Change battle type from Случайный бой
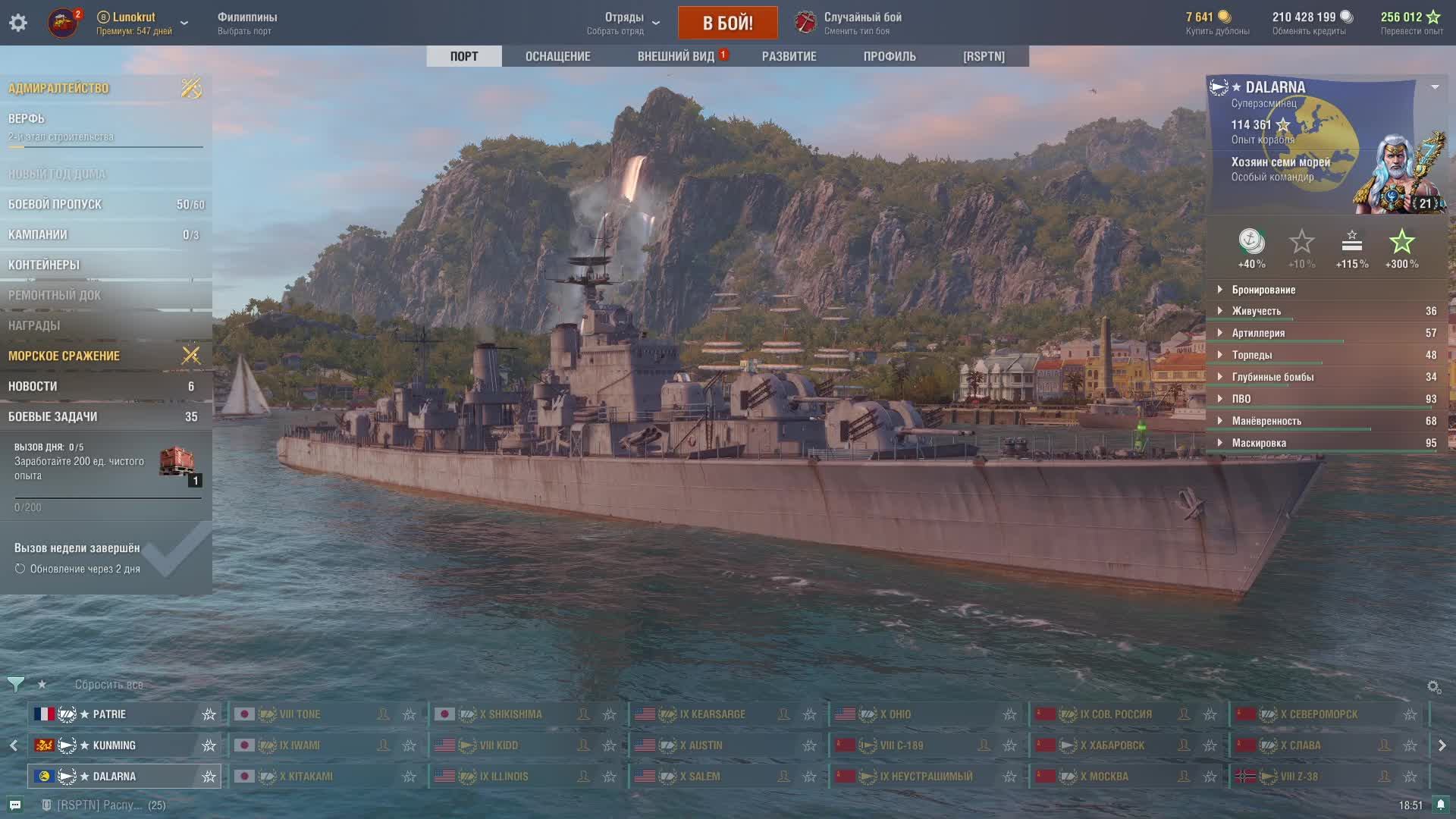The height and width of the screenshot is (819, 1456). [x=862, y=23]
